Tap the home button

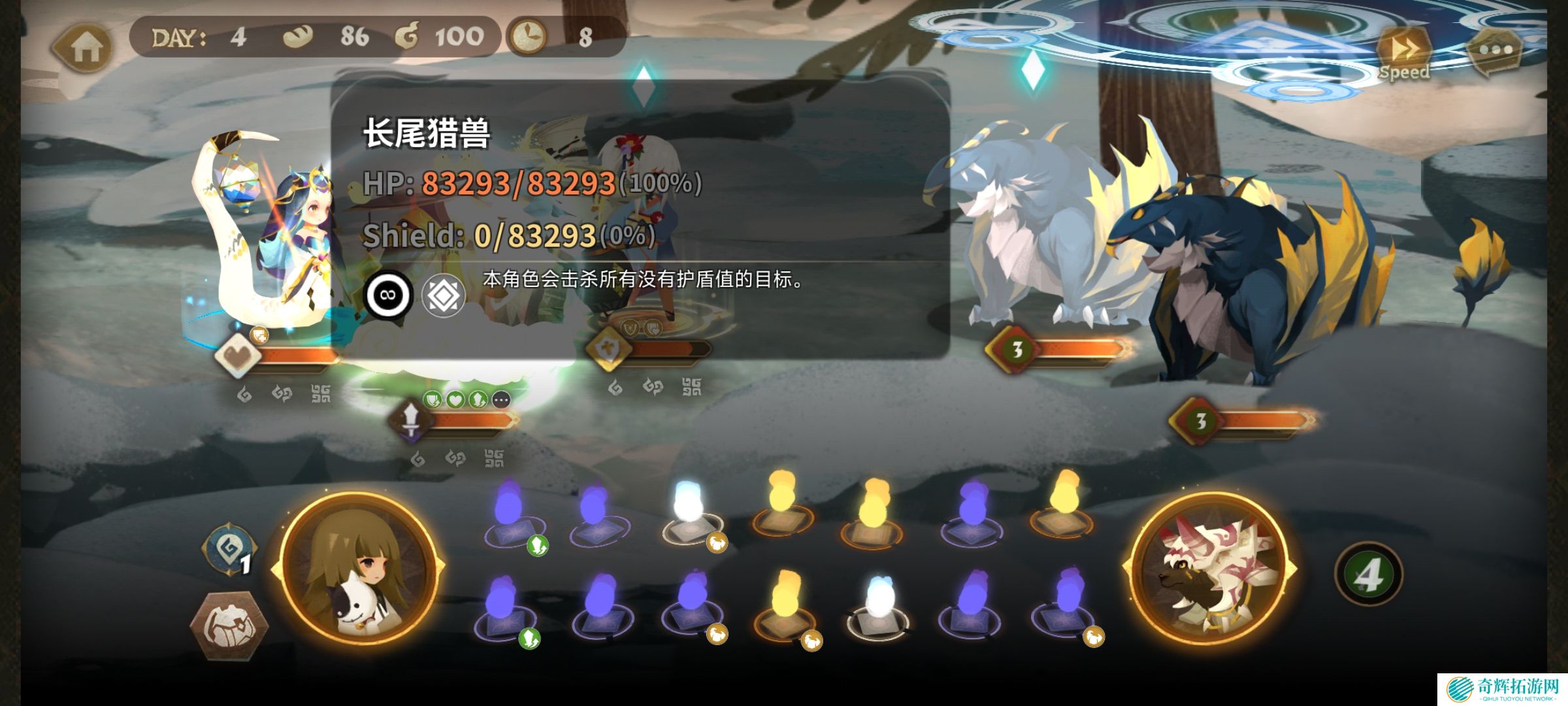(83, 48)
